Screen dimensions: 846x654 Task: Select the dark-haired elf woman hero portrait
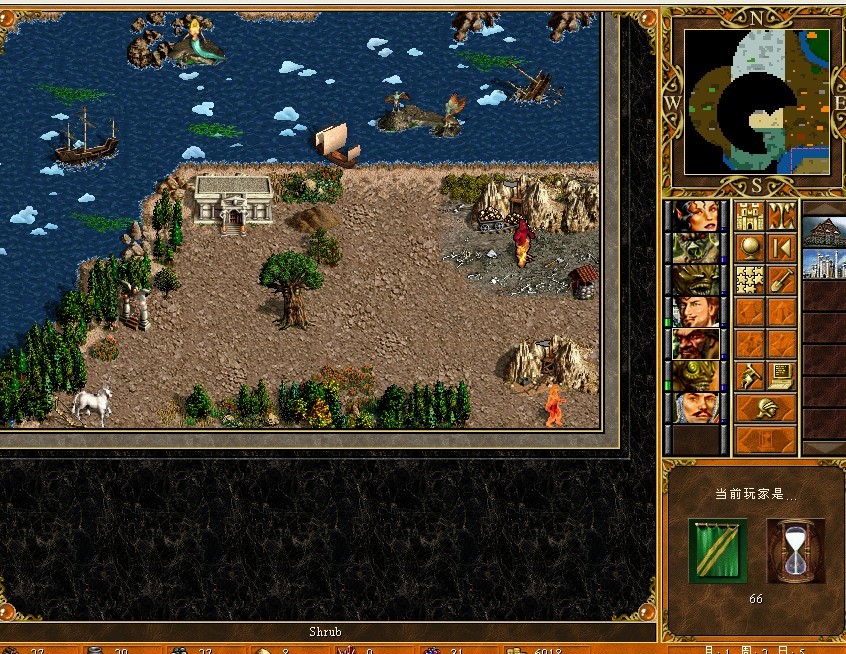pyautogui.click(x=696, y=216)
